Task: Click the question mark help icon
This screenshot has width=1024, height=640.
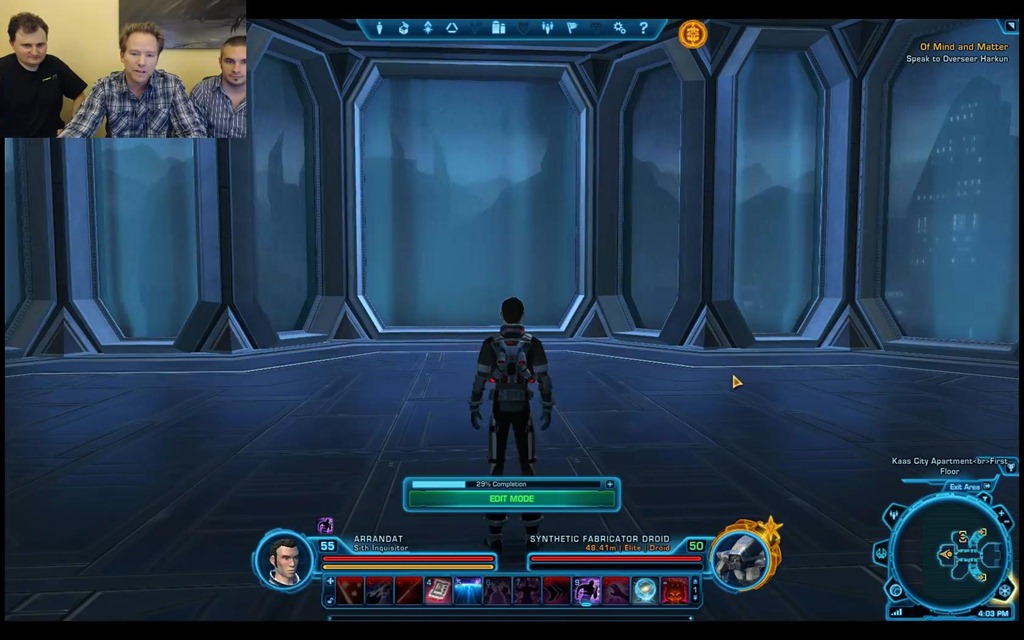Action: [643, 28]
